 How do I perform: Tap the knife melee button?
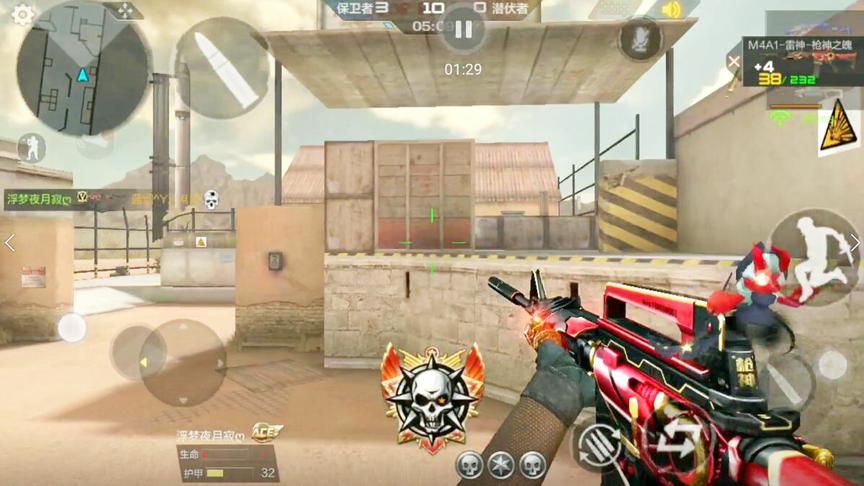[789, 381]
